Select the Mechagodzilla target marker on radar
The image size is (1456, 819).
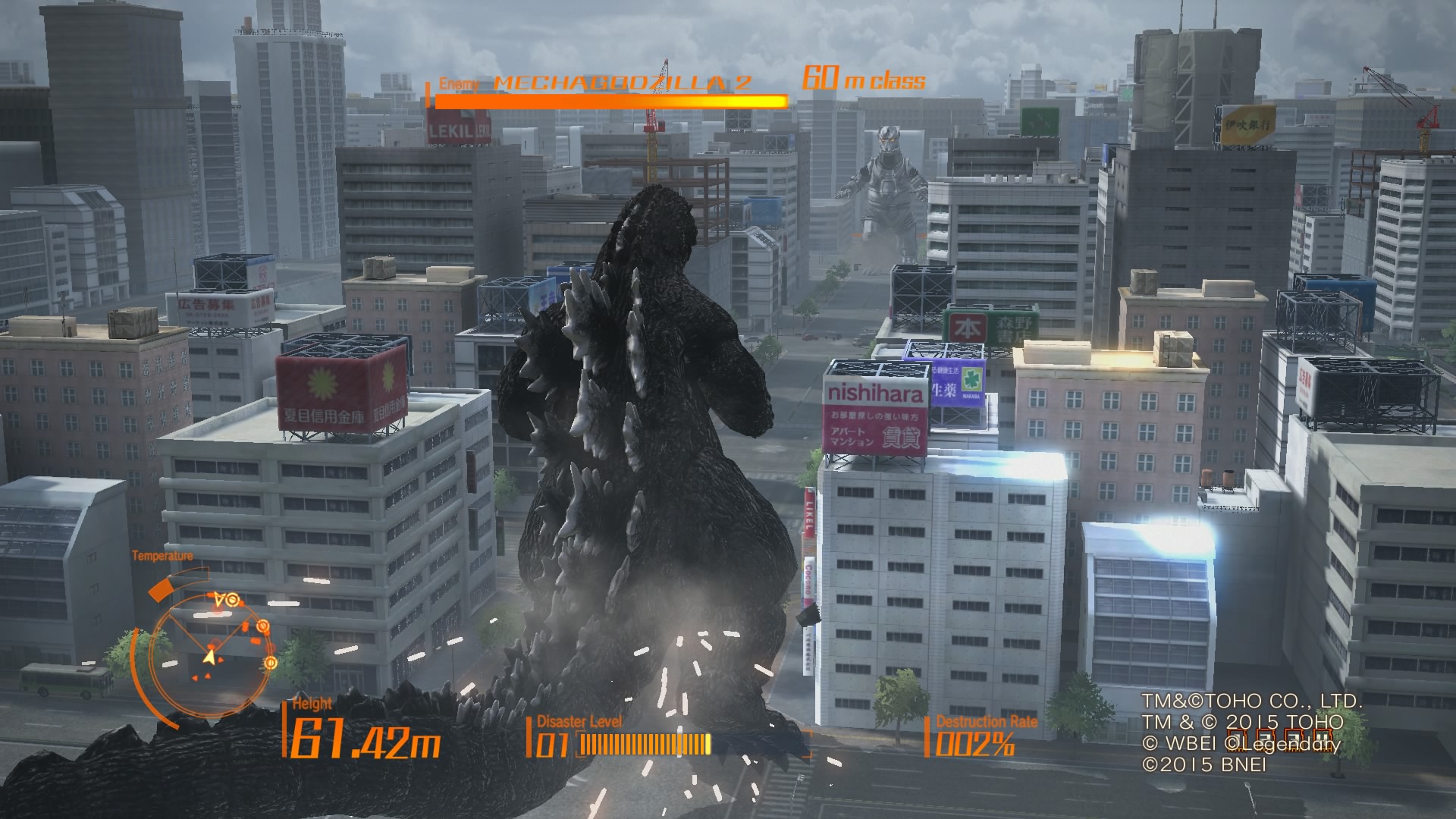coord(233,601)
